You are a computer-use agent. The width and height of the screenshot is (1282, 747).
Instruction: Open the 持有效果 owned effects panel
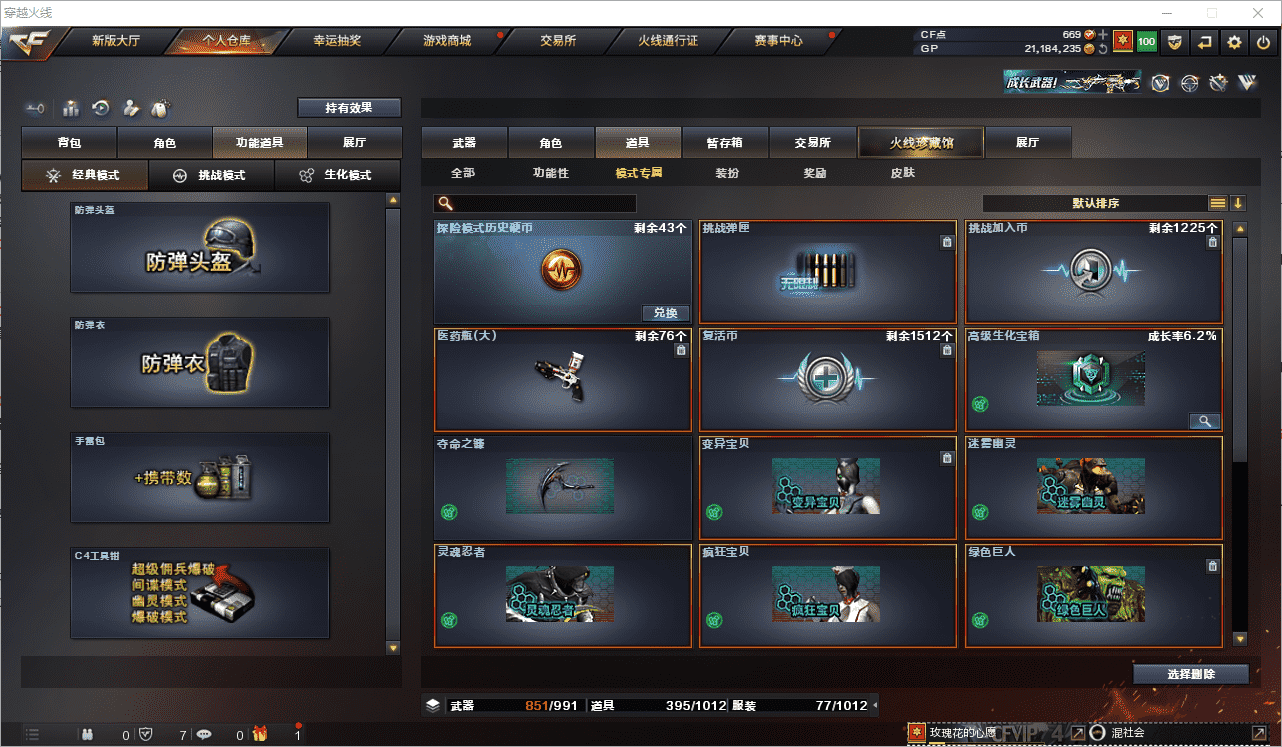pyautogui.click(x=349, y=108)
